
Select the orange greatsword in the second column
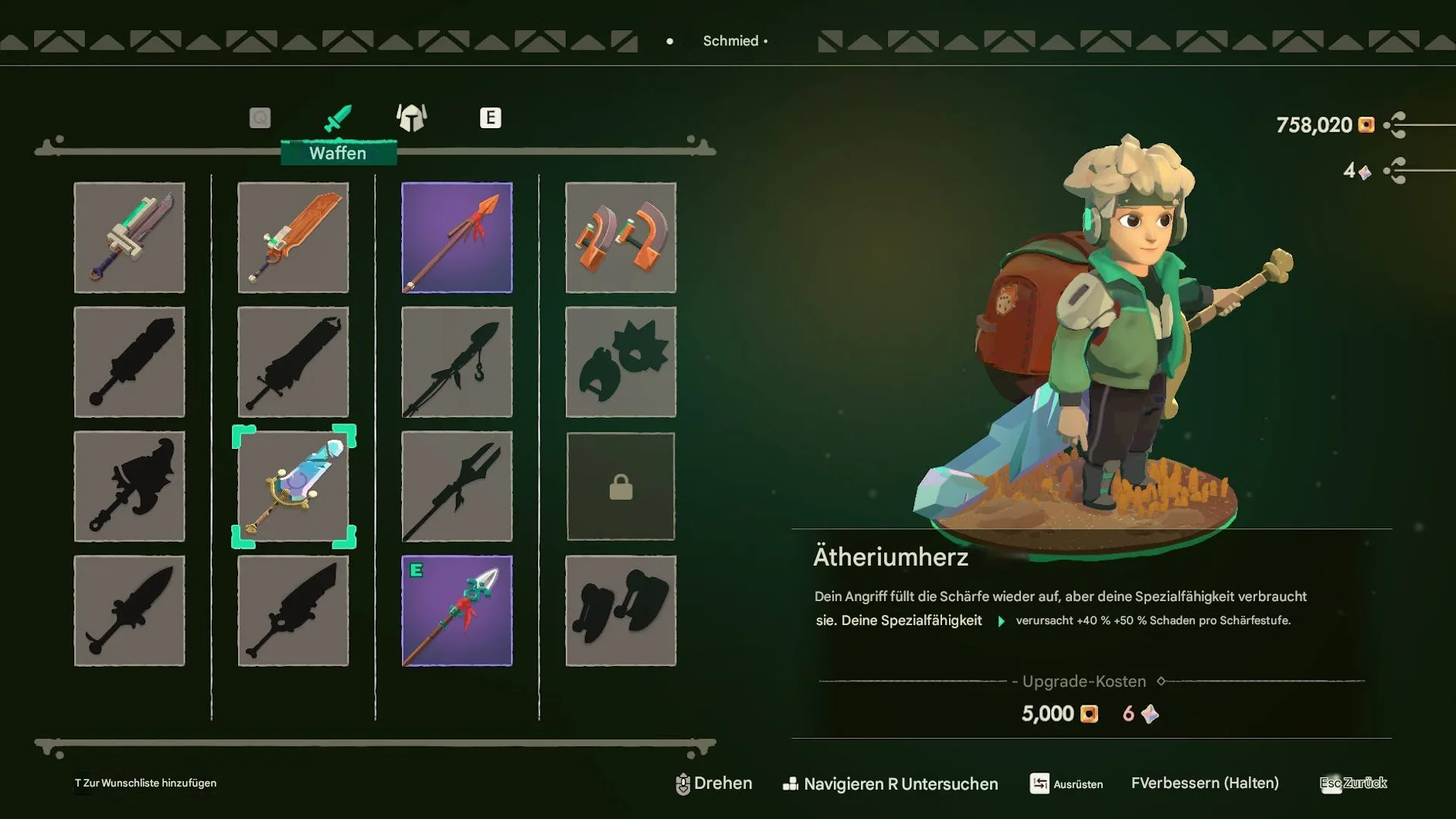[x=294, y=238]
